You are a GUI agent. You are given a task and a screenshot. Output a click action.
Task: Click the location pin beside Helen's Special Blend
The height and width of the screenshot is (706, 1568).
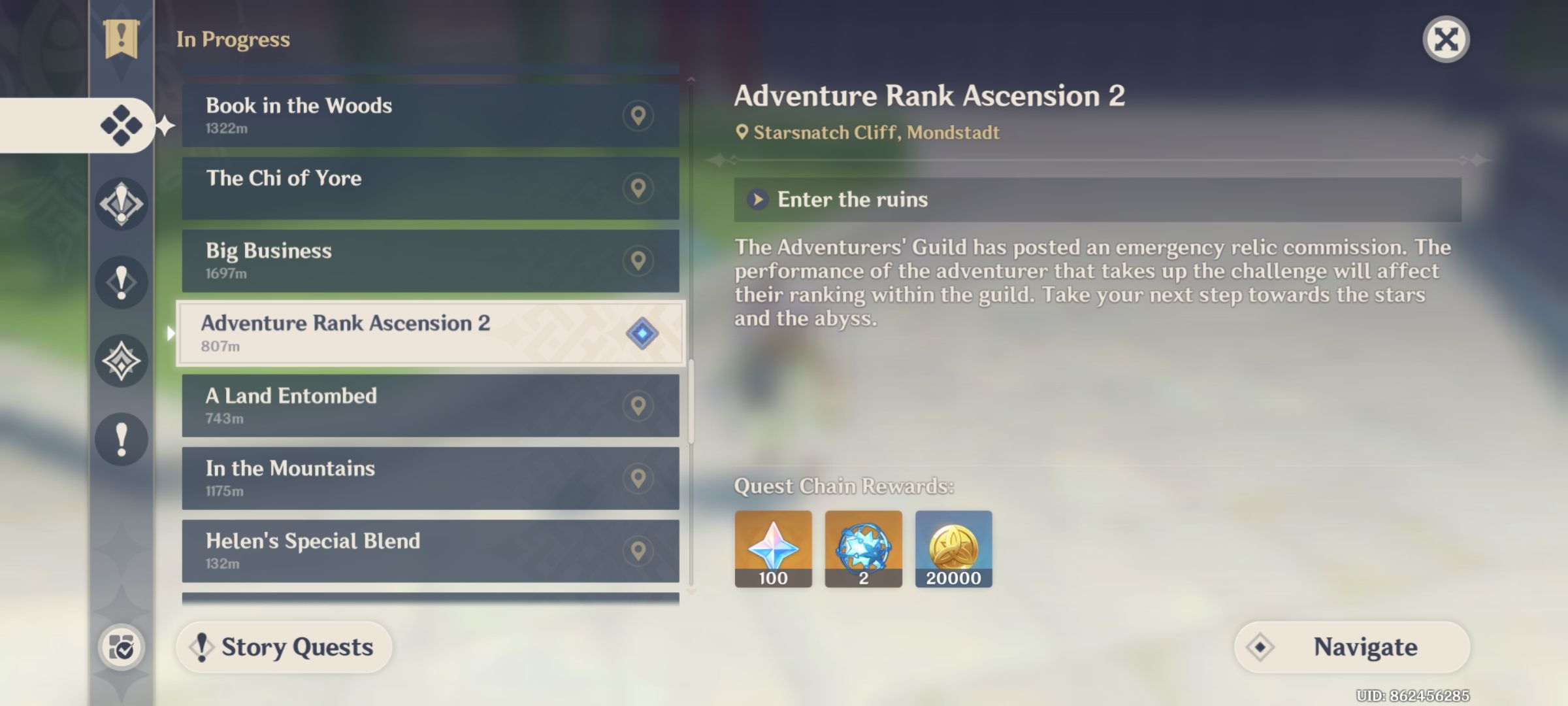[x=639, y=551]
